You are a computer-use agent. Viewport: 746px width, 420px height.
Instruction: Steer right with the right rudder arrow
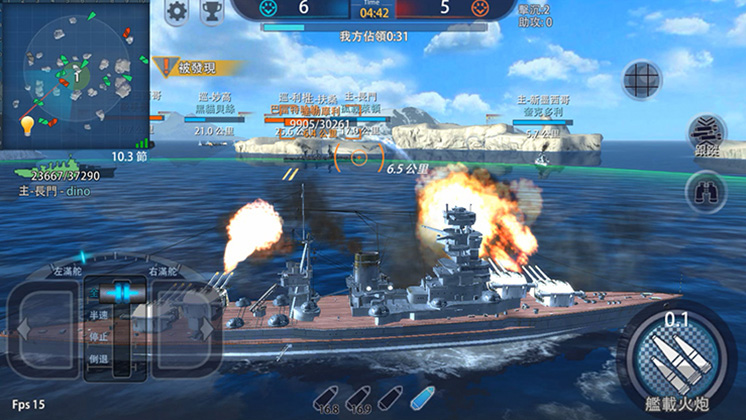[x=190, y=328]
